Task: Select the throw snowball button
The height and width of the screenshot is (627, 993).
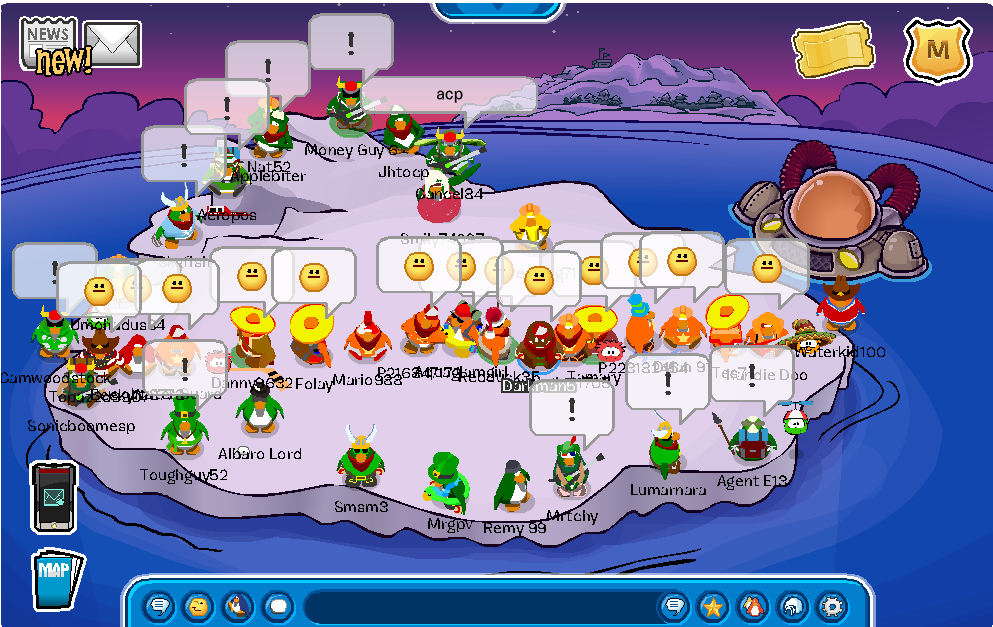Action: pos(277,605)
